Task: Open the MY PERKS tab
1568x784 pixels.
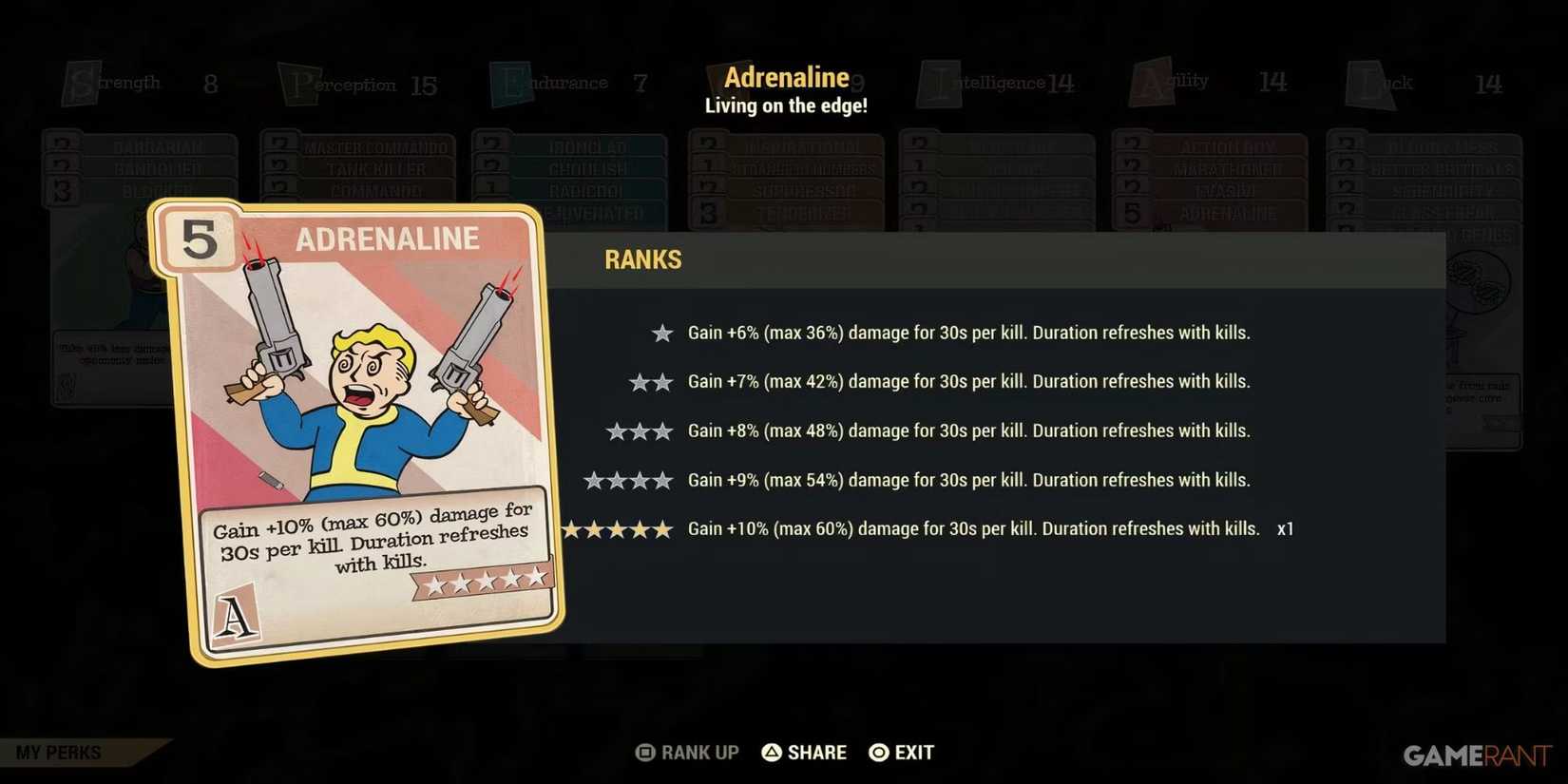Action: tap(57, 752)
